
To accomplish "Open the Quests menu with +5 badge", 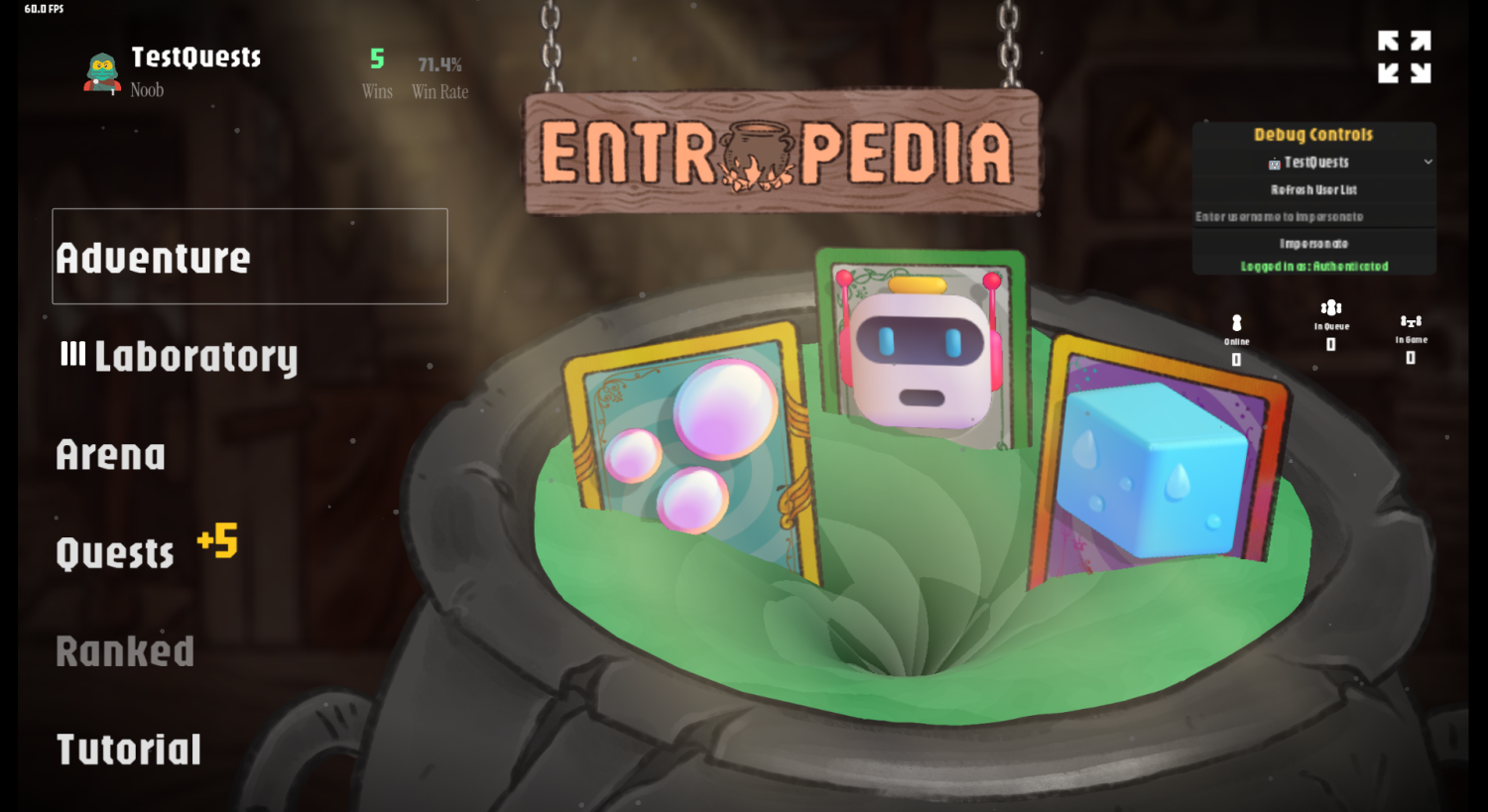I will pyautogui.click(x=116, y=552).
